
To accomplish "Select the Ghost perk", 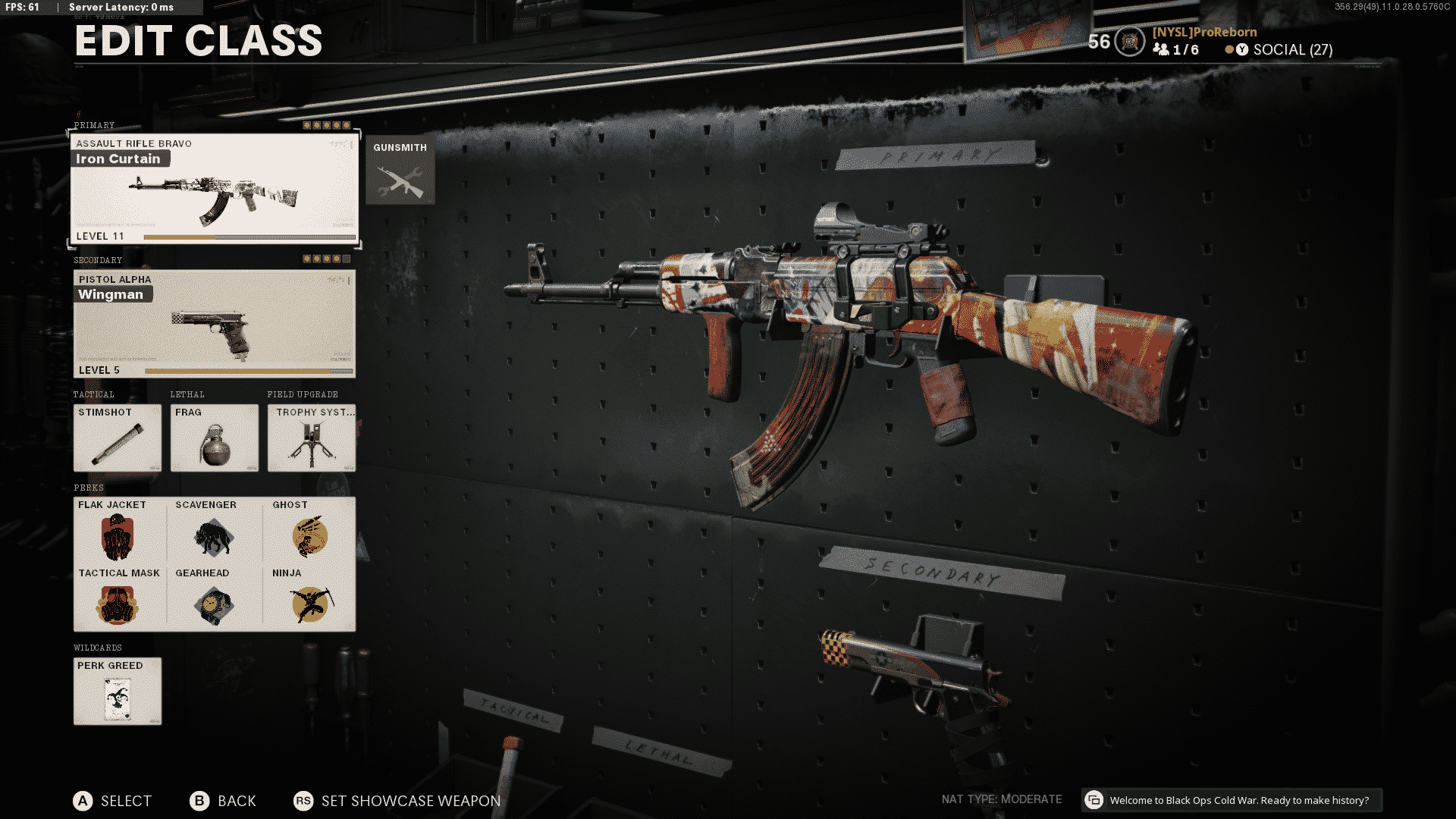I will pos(309,530).
